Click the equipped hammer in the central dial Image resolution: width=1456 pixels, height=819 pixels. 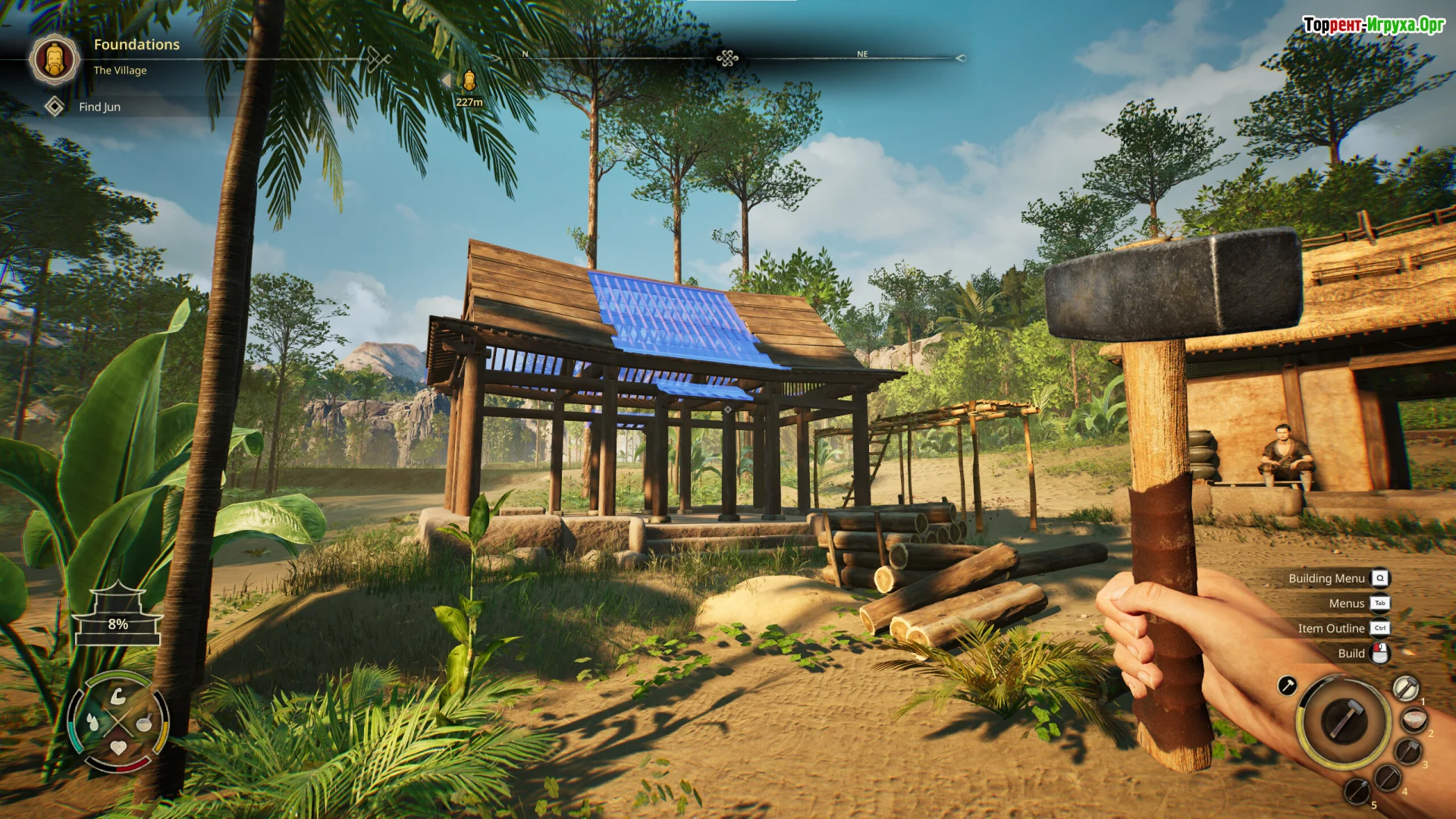point(1343,720)
